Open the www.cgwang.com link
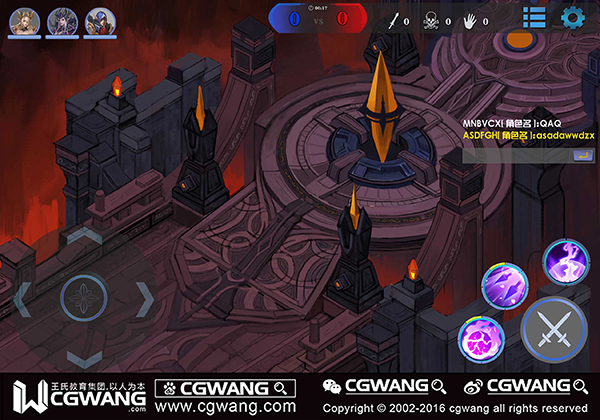The height and width of the screenshot is (420, 600). 225,407
